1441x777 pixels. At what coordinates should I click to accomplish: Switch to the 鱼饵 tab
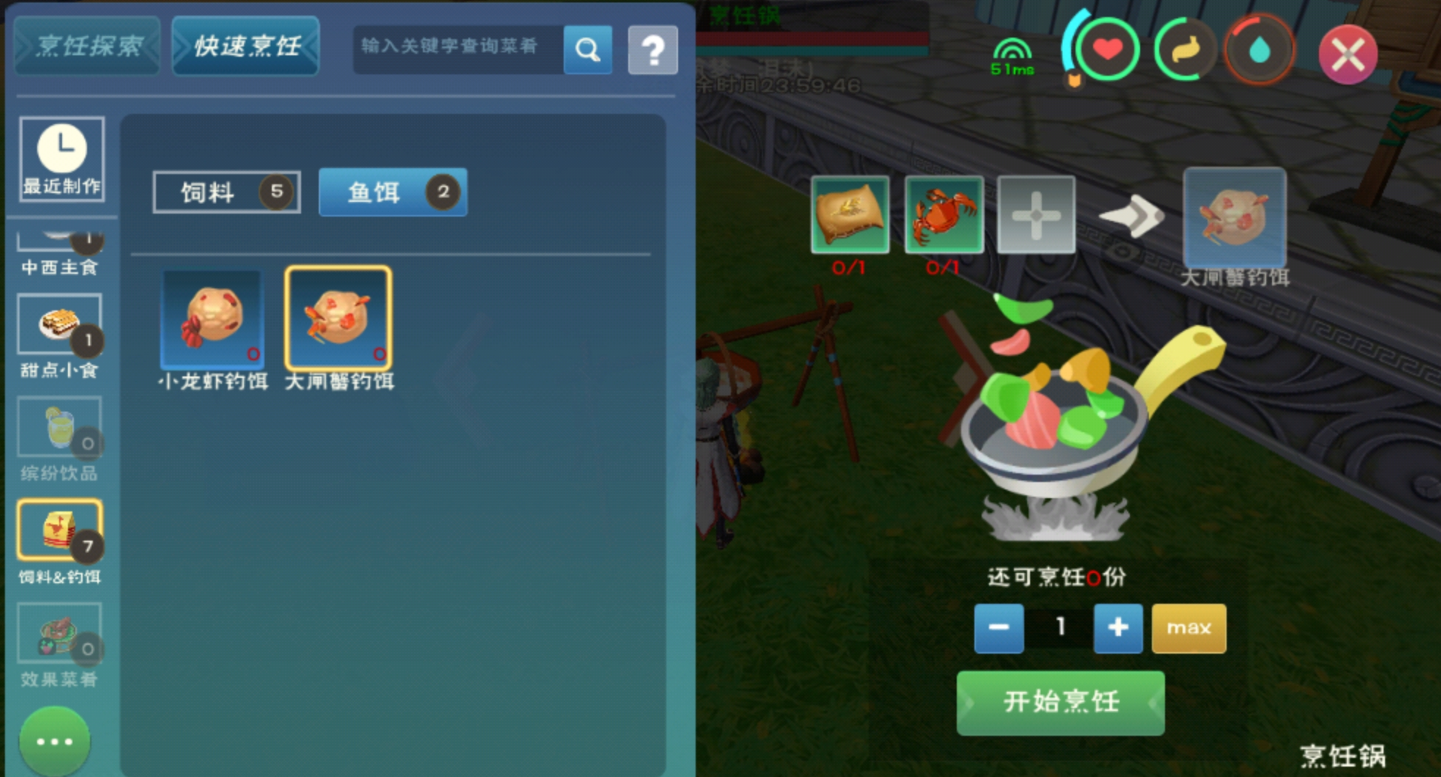[x=392, y=192]
